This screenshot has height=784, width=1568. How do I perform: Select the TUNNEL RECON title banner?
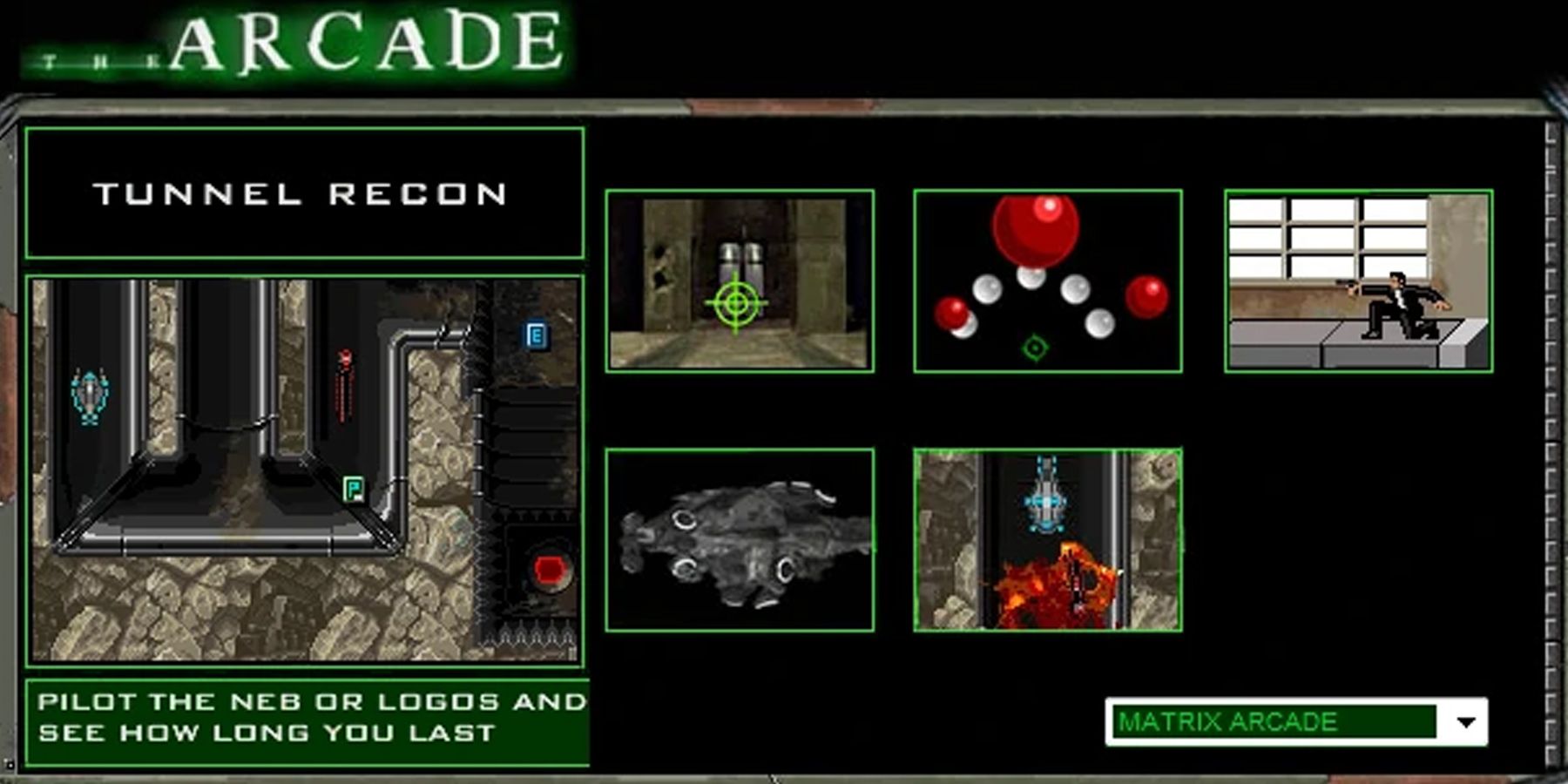tap(304, 193)
